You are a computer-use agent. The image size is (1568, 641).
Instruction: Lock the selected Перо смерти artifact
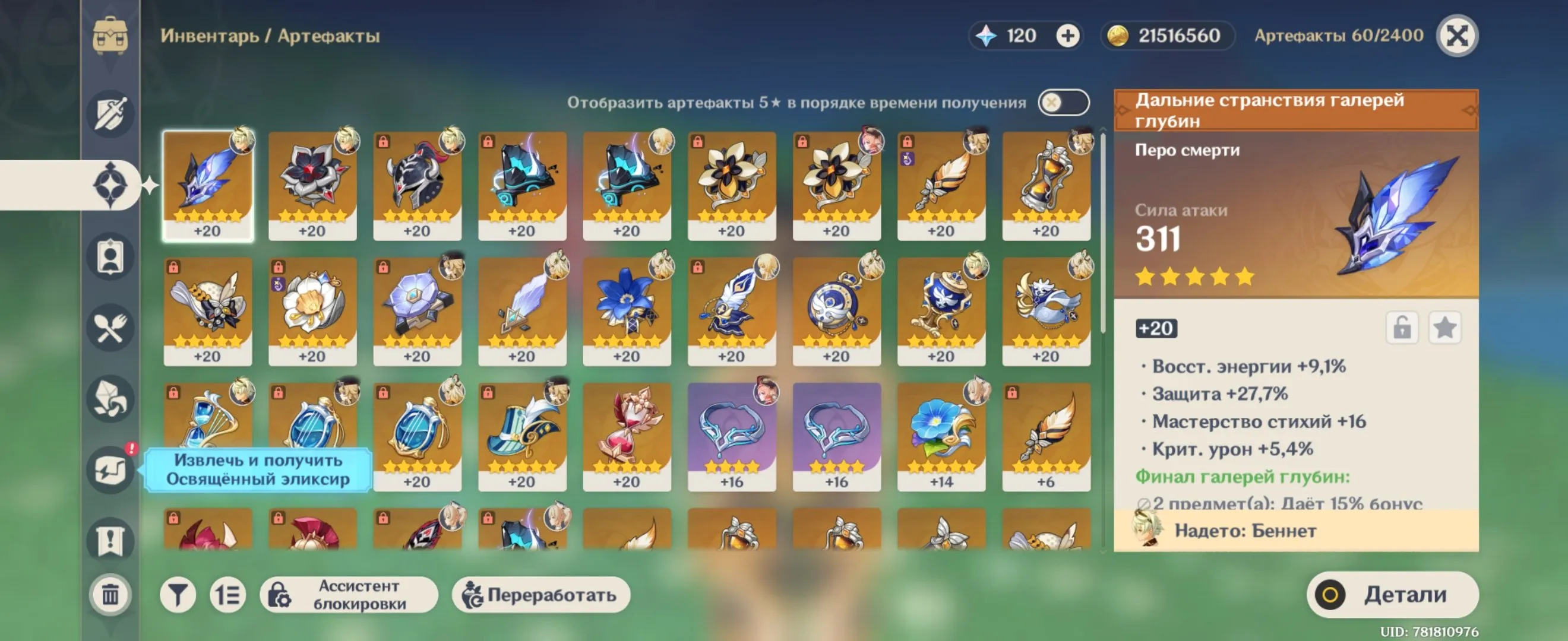click(1402, 327)
